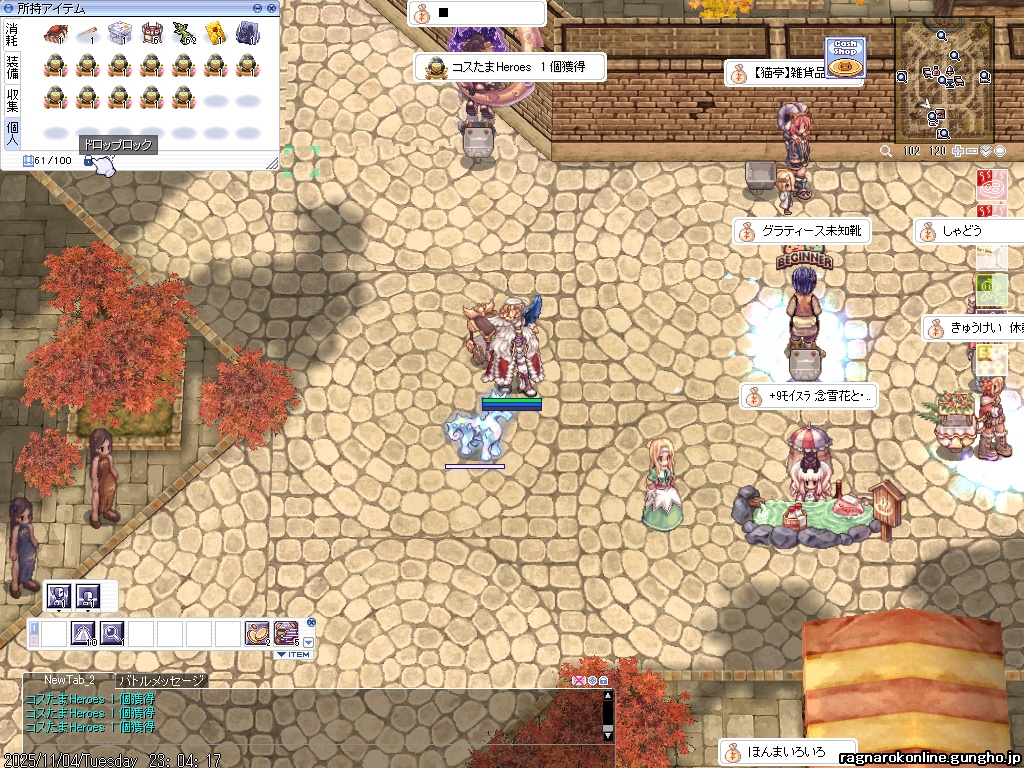
Task: Switch to the 個人 personal tab
Action: point(12,133)
